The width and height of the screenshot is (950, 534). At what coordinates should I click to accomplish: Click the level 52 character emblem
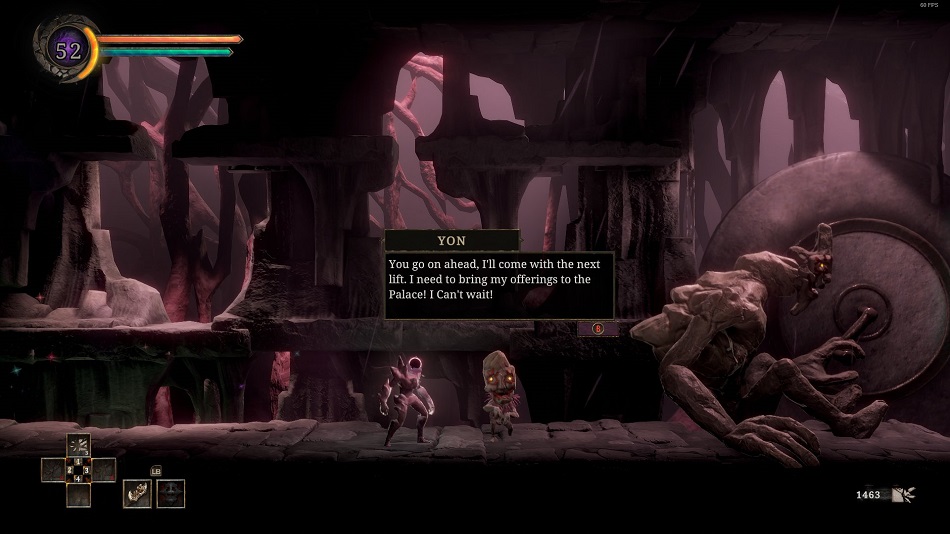[67, 50]
